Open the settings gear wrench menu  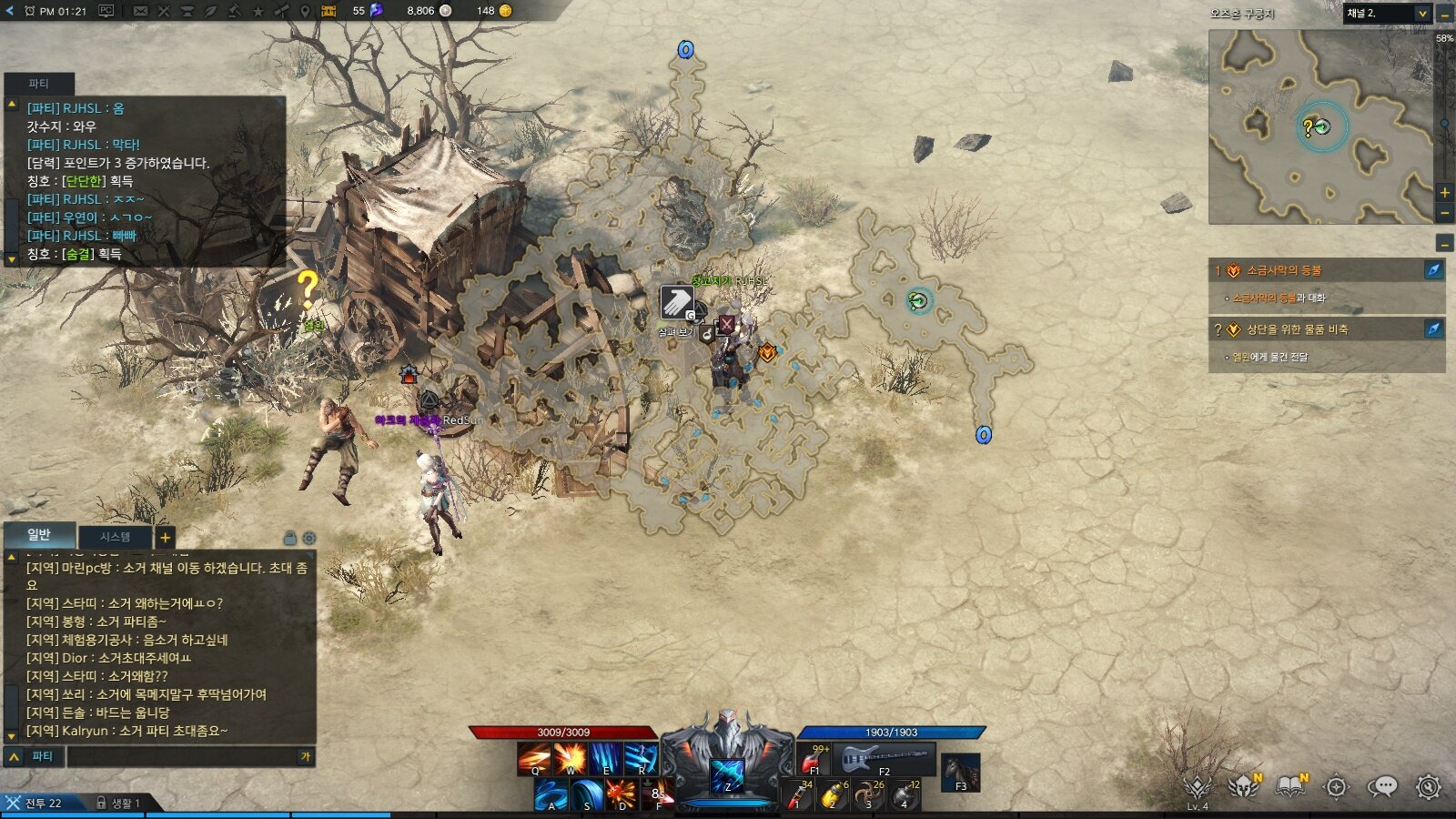(x=1429, y=786)
